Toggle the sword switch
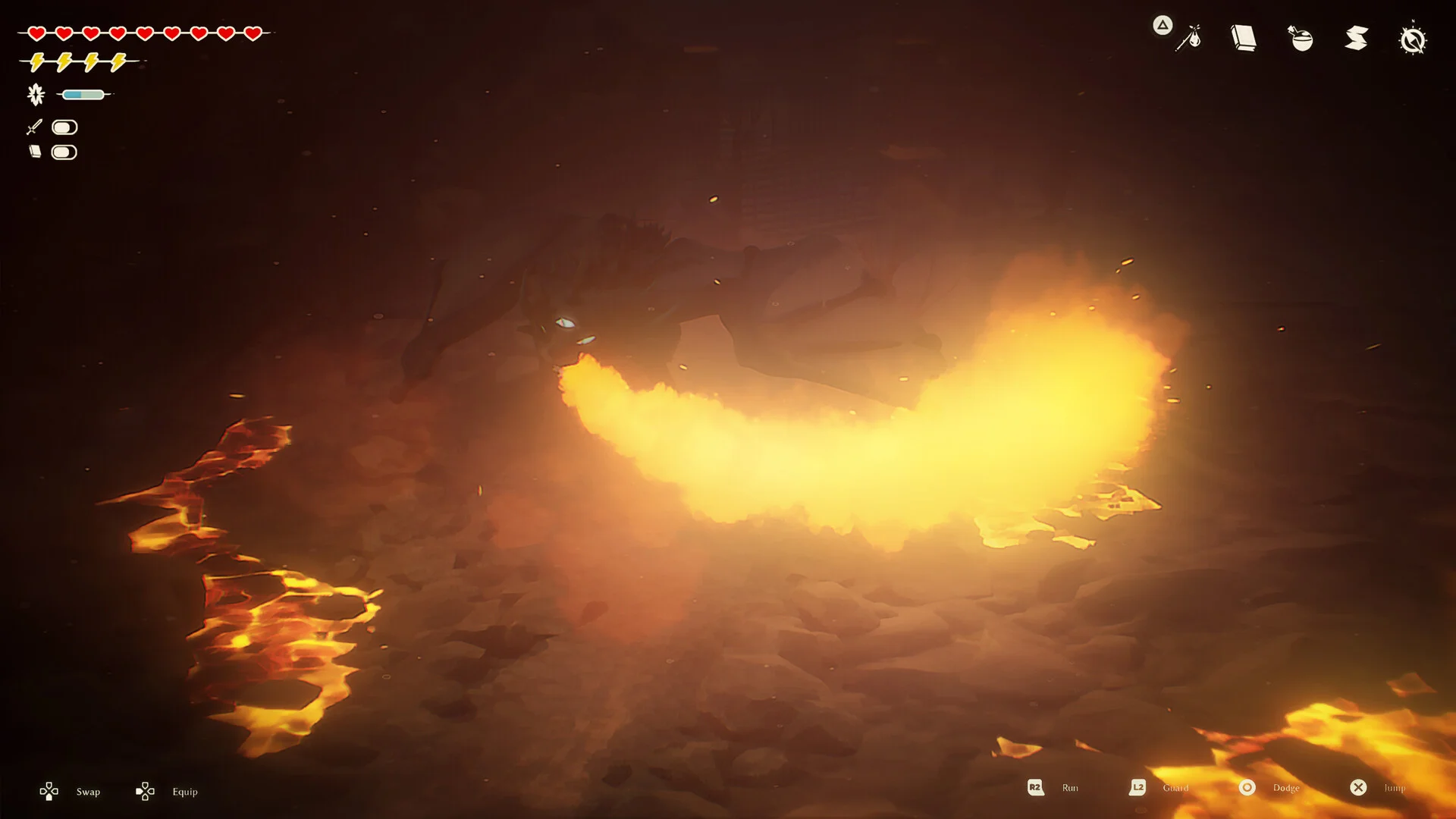Image resolution: width=1456 pixels, height=819 pixels. click(64, 127)
